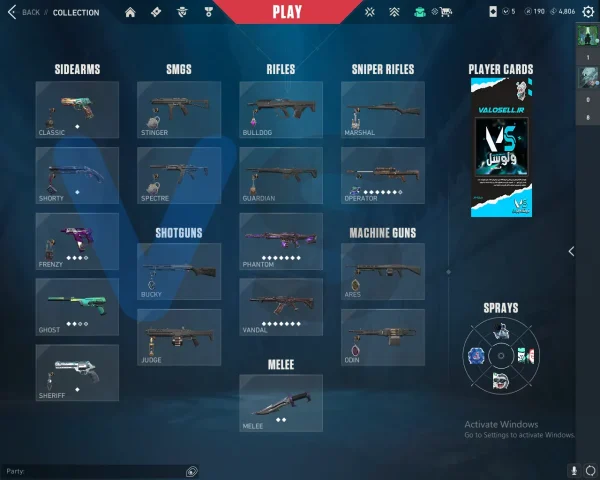Choose the Shorty weapon tile
The height and width of the screenshot is (480, 600).
coord(77,175)
